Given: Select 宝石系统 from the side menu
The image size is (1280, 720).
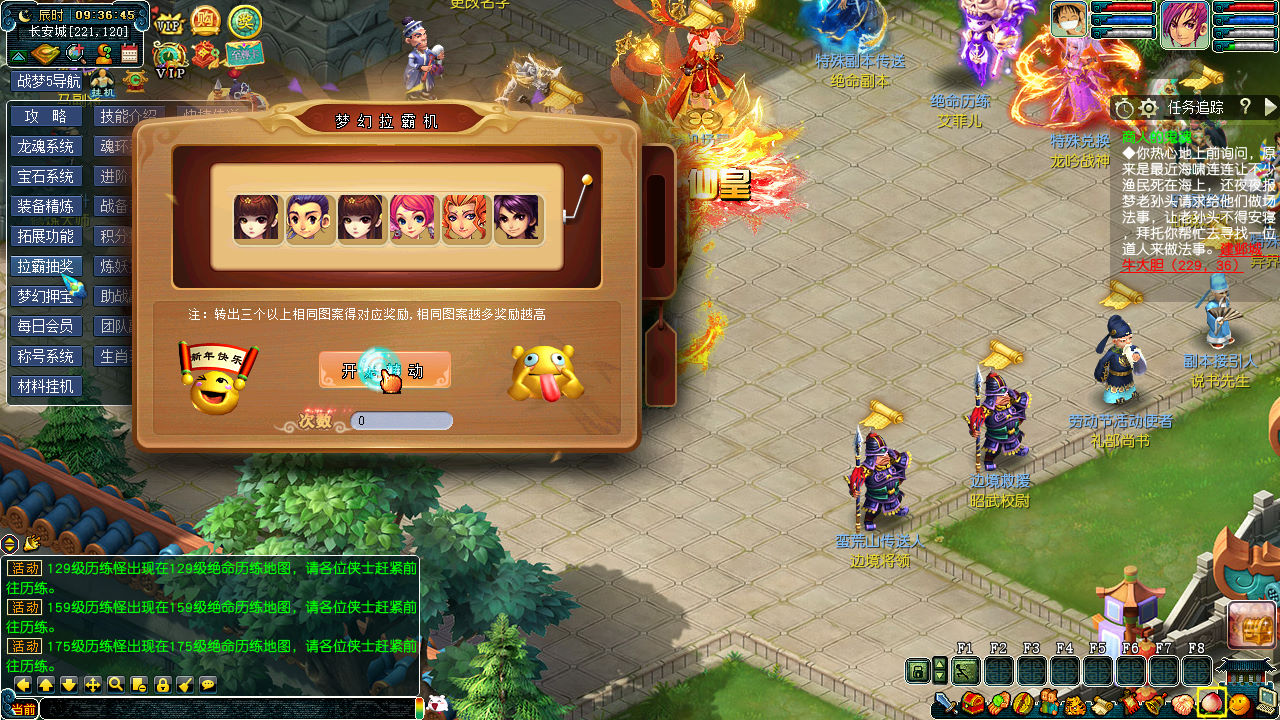Looking at the screenshot, I should tap(46, 176).
